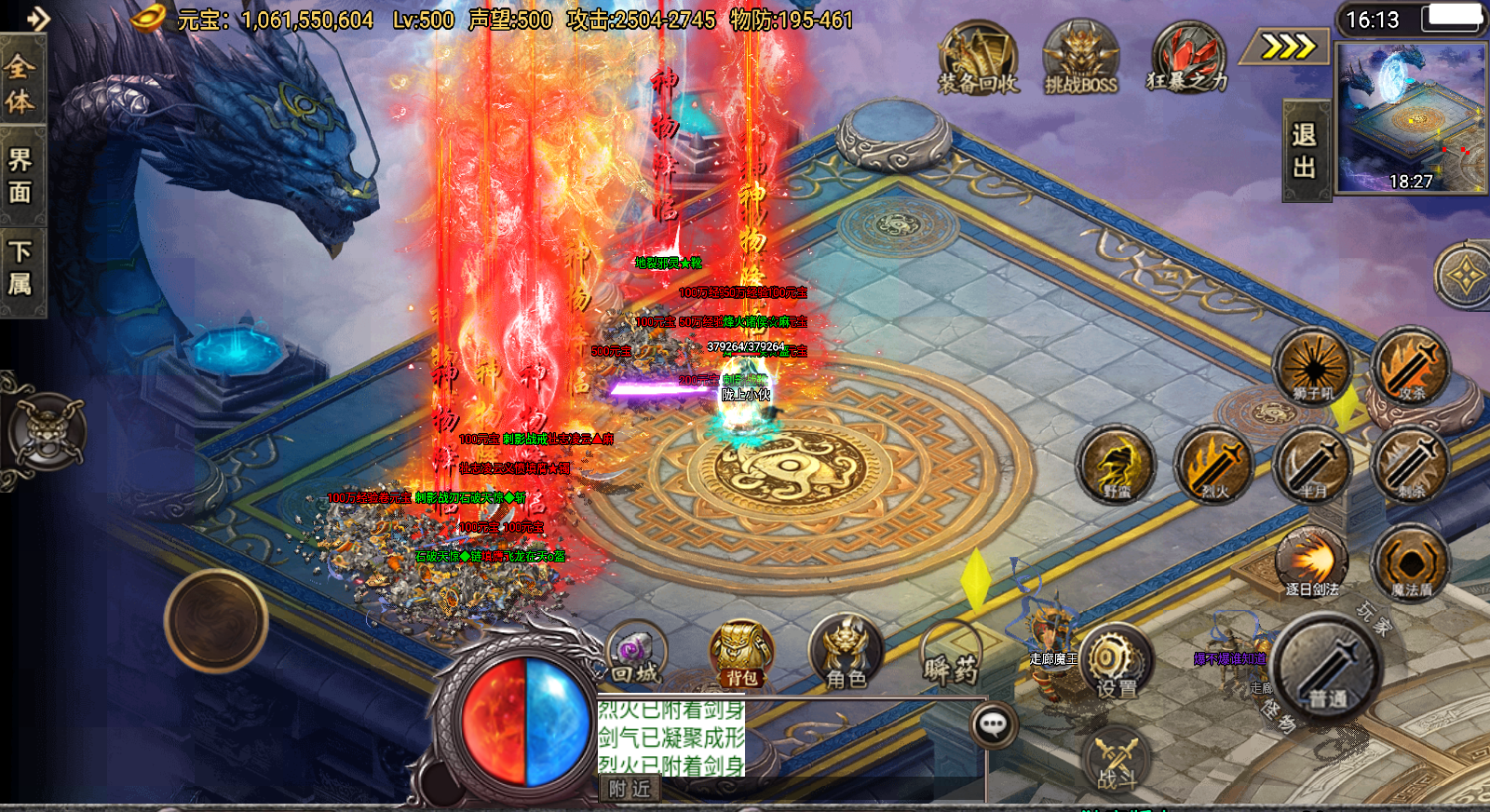Use the 狮子吼 lion roar skill

click(1312, 367)
